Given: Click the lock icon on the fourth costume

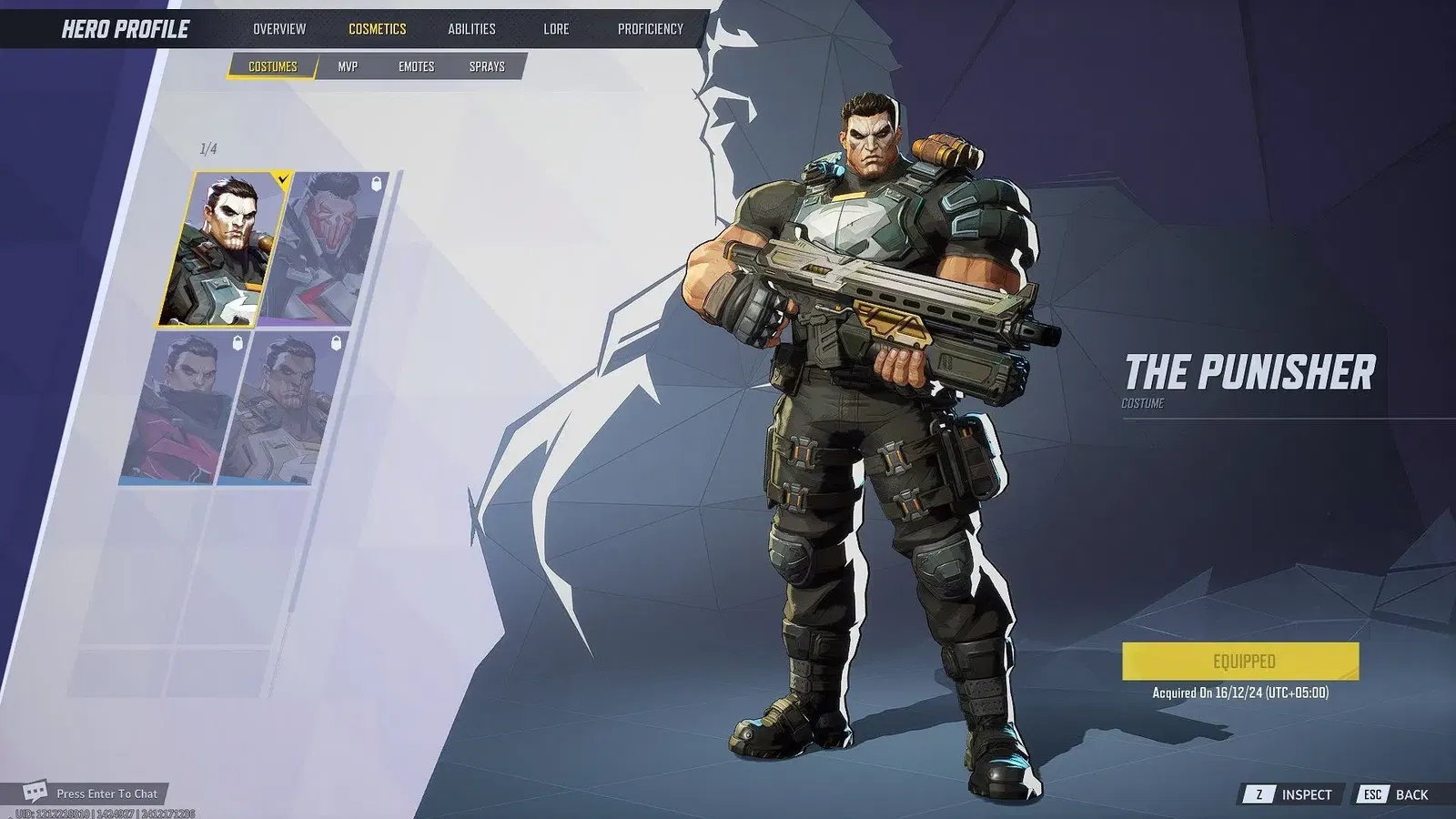Looking at the screenshot, I should coord(335,341).
